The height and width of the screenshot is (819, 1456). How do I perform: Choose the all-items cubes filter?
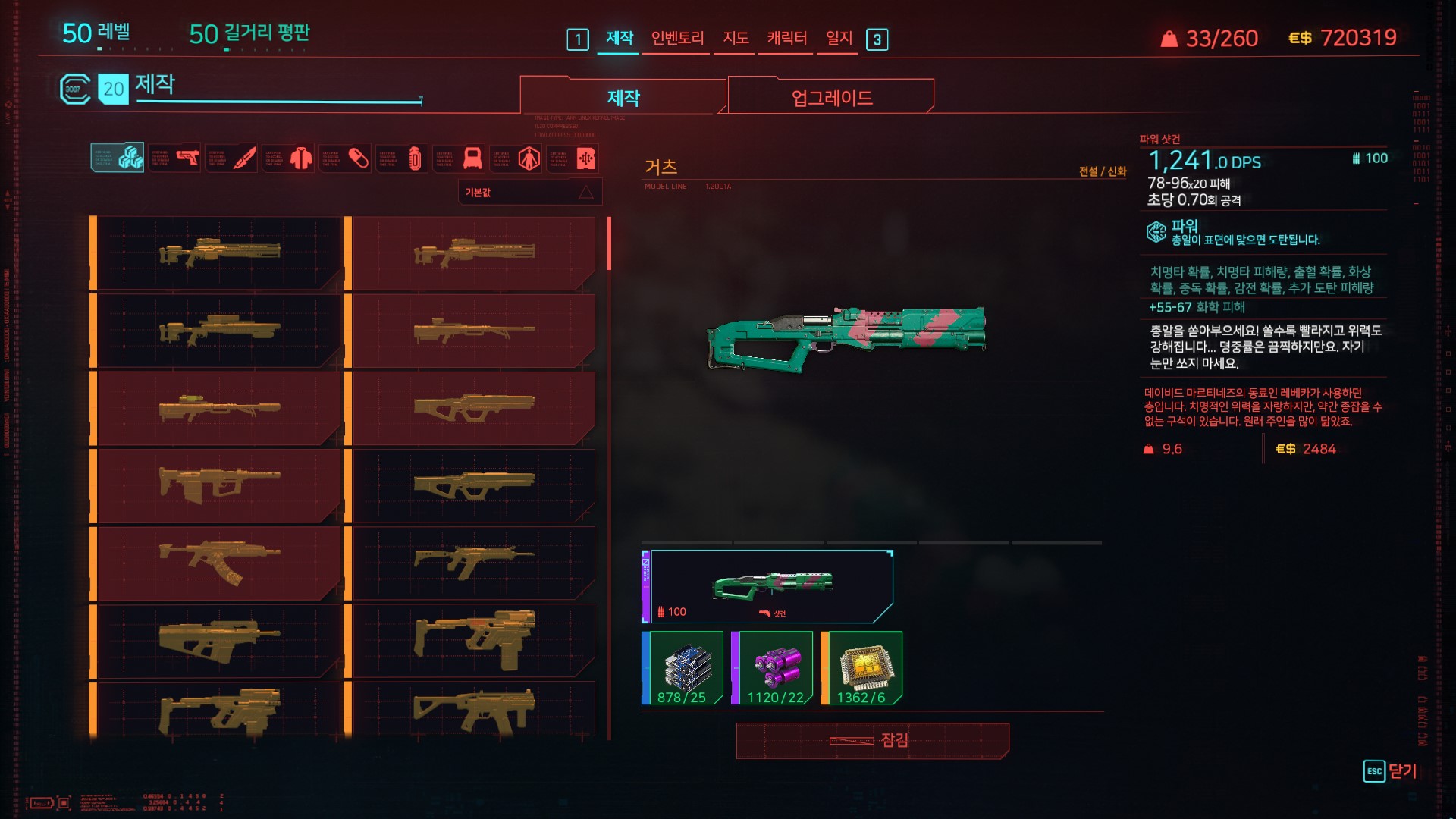(x=118, y=158)
